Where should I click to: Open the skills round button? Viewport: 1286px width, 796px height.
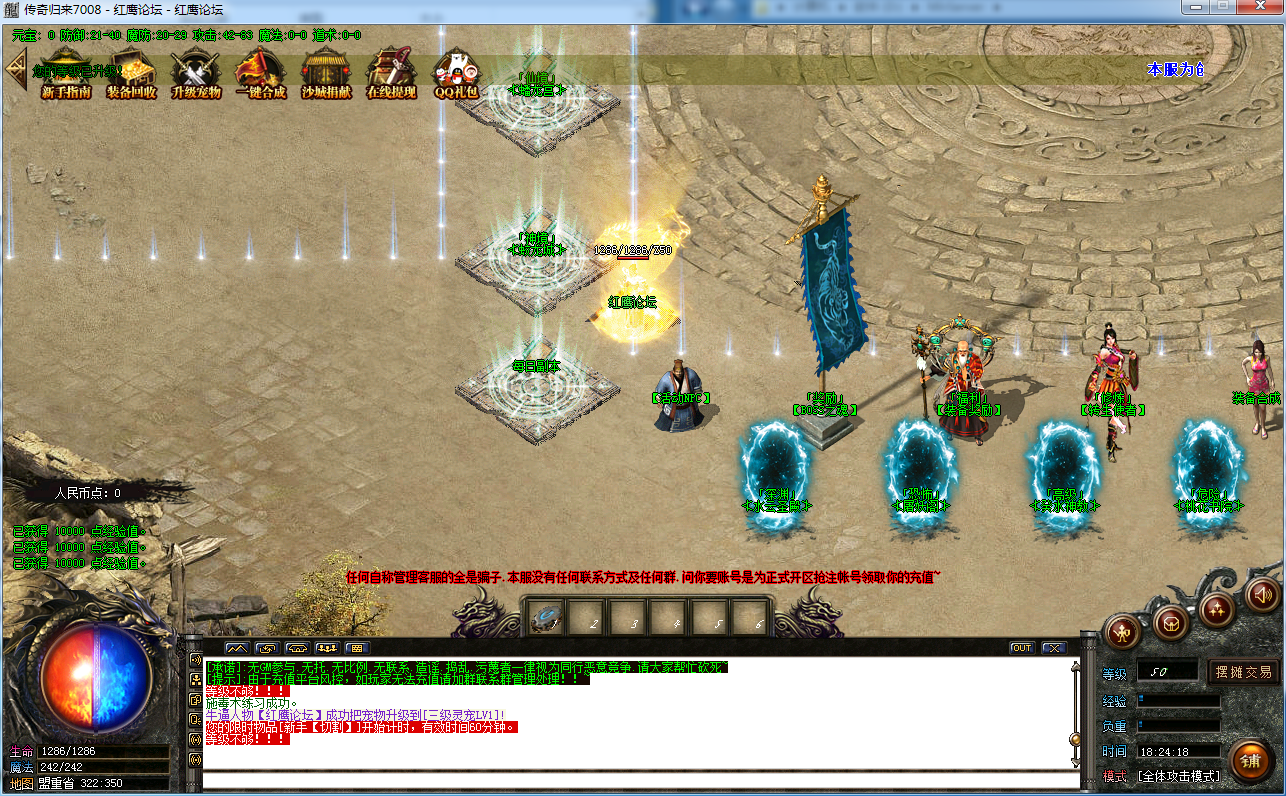click(1217, 608)
